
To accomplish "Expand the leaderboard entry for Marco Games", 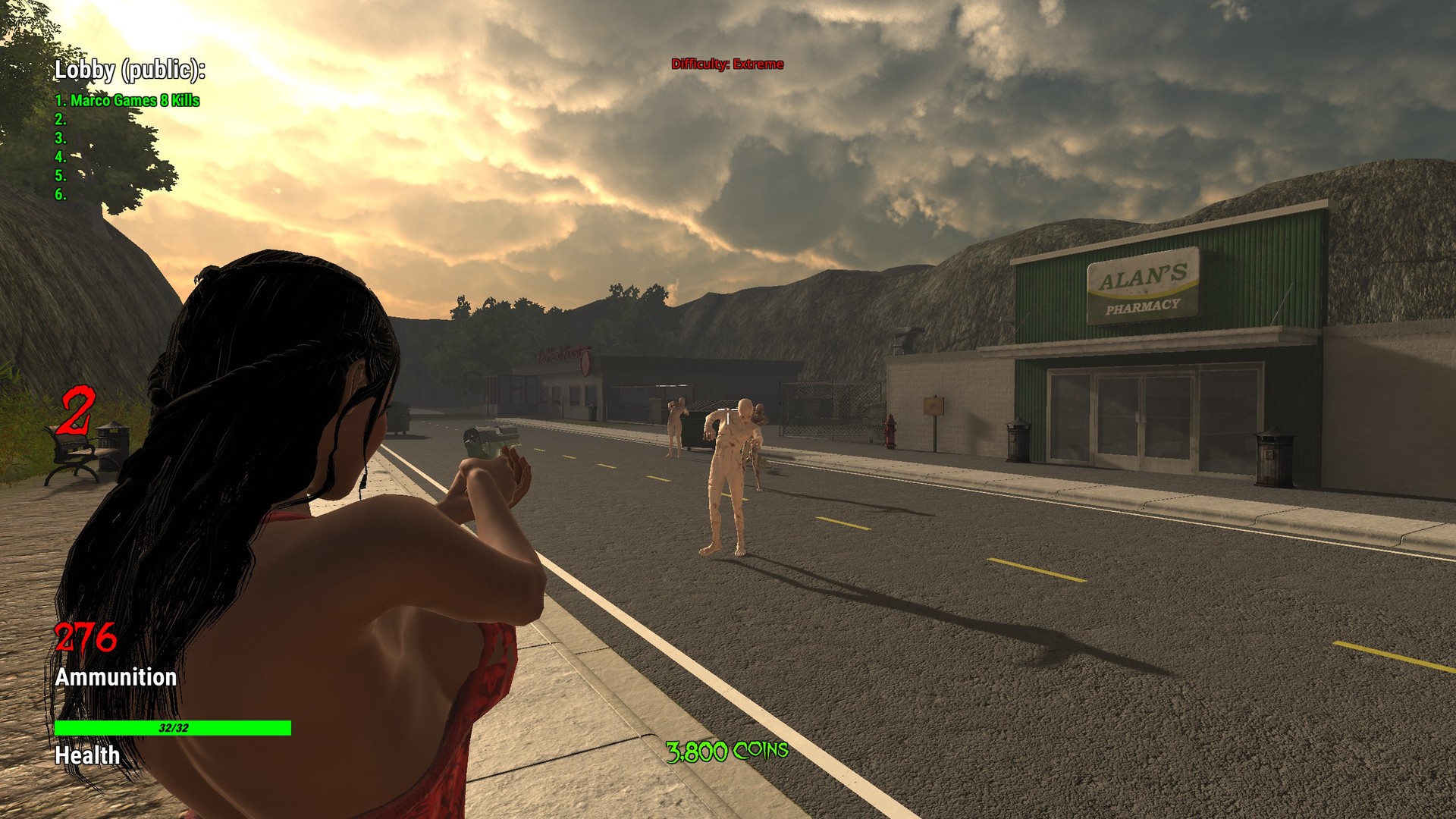I will coord(127,99).
